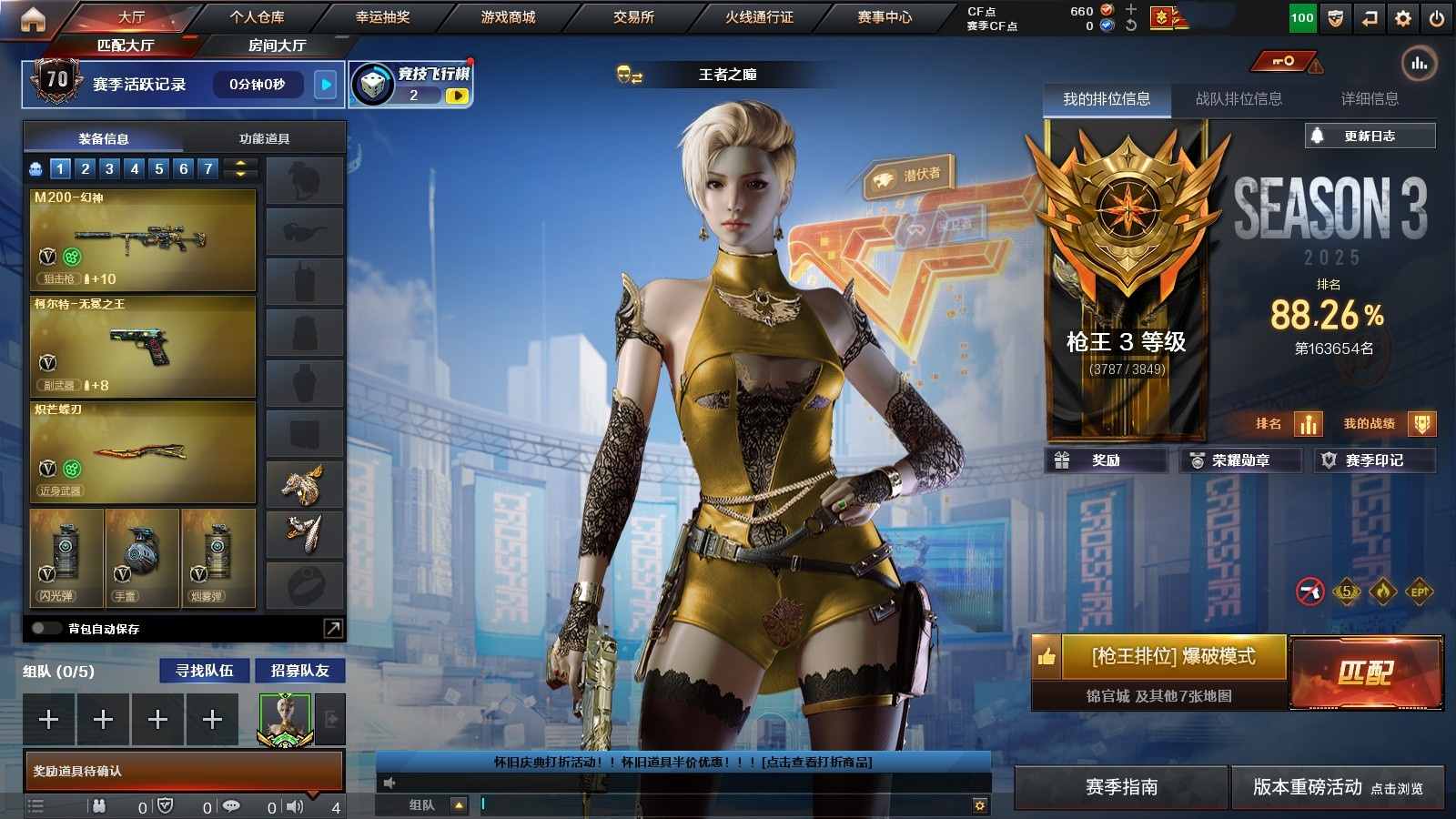
Task: Open the 赛季指南 season guide
Action: (x=1121, y=787)
